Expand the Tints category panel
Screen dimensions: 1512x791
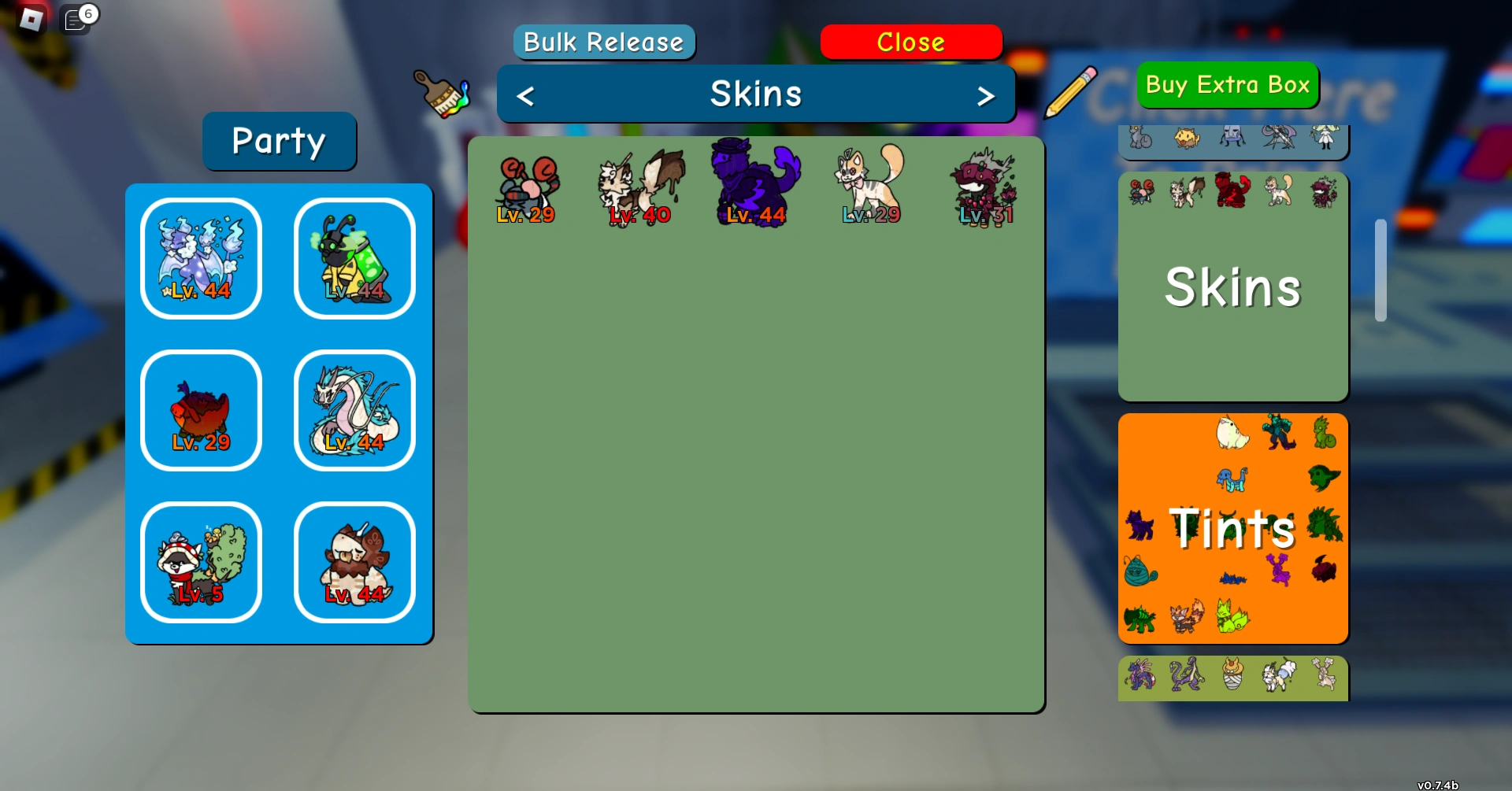pos(1232,529)
